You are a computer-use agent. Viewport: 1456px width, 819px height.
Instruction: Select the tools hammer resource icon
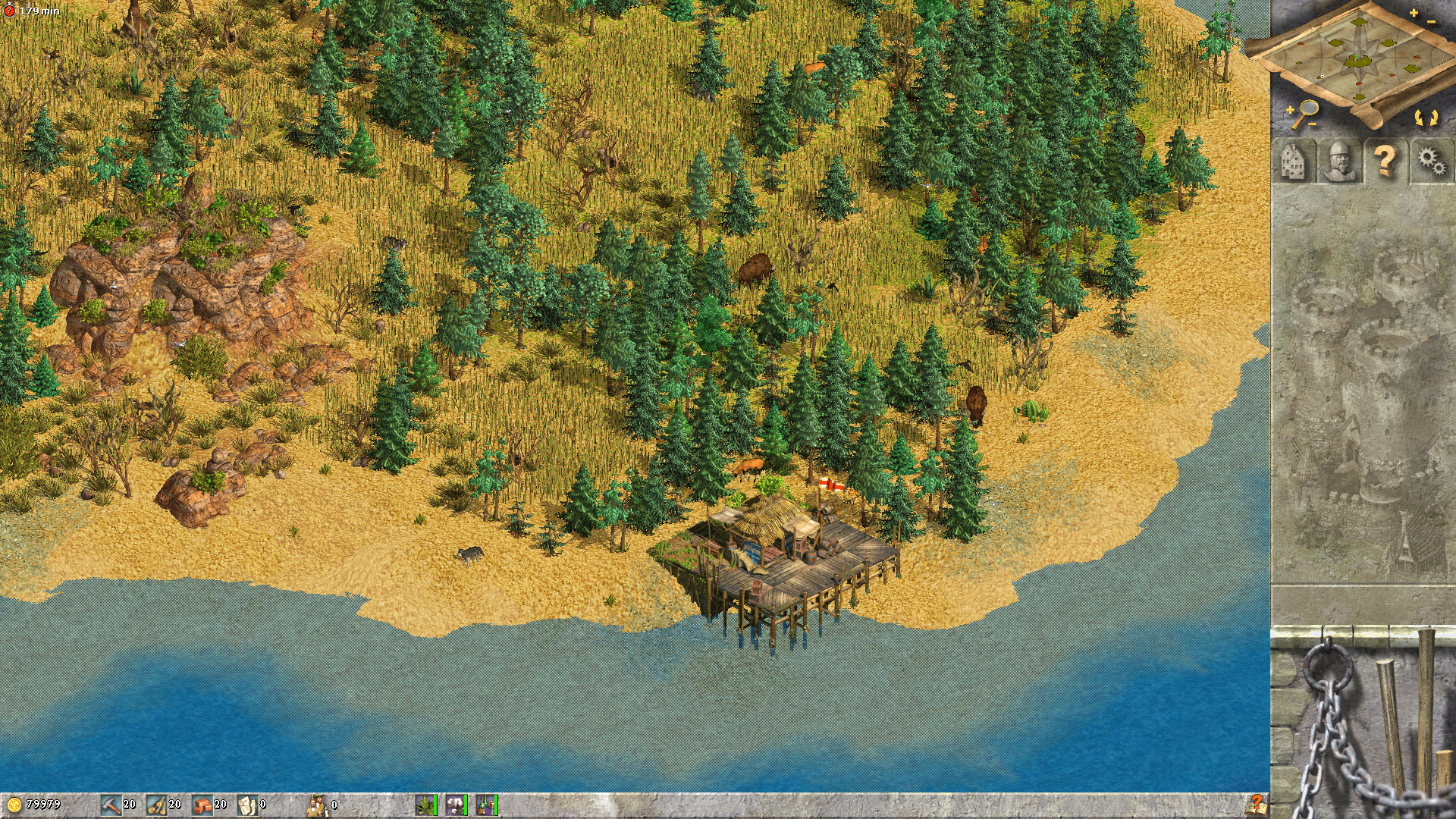[111, 805]
